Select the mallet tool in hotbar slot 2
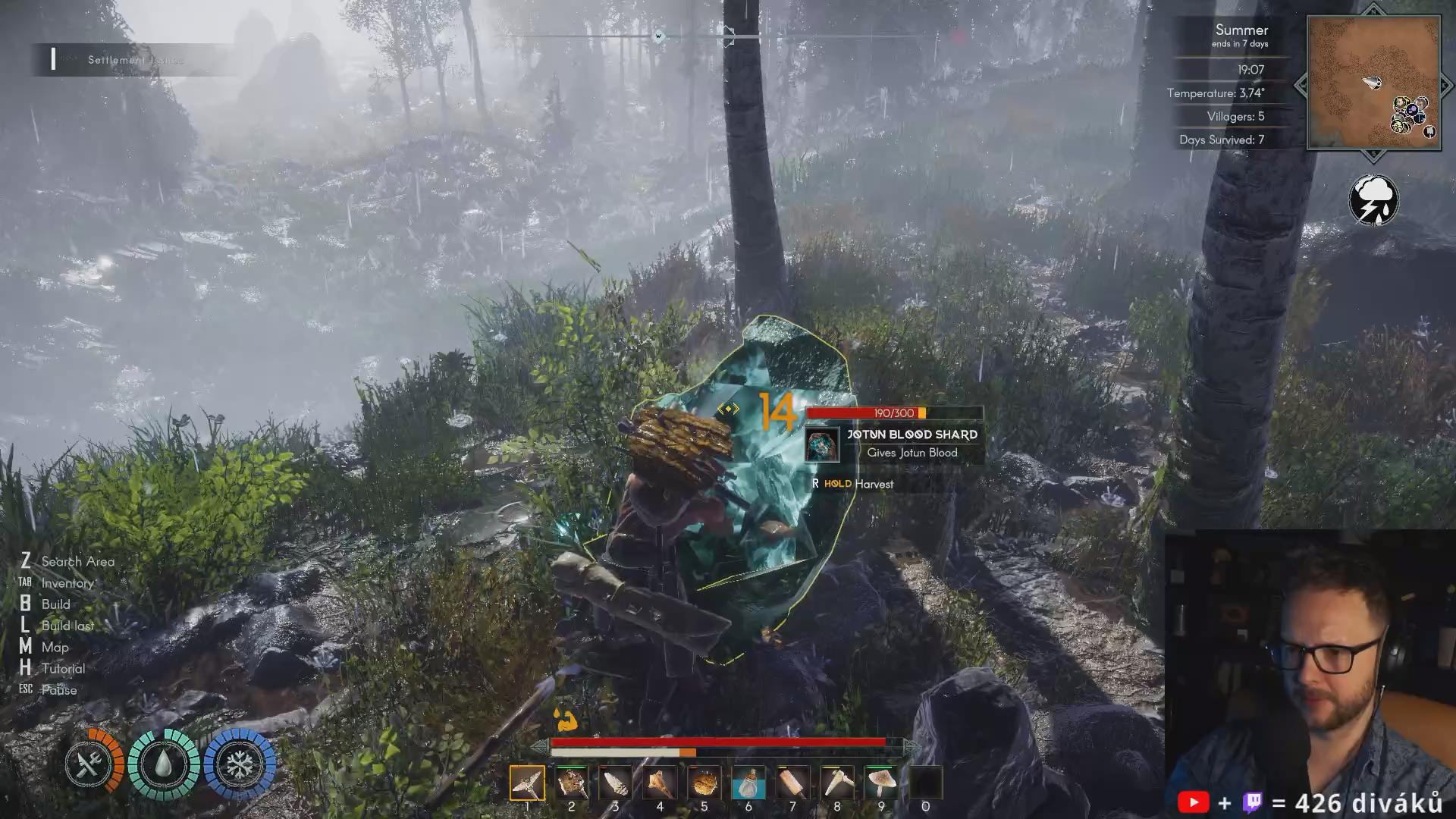The width and height of the screenshot is (1456, 819). (571, 783)
